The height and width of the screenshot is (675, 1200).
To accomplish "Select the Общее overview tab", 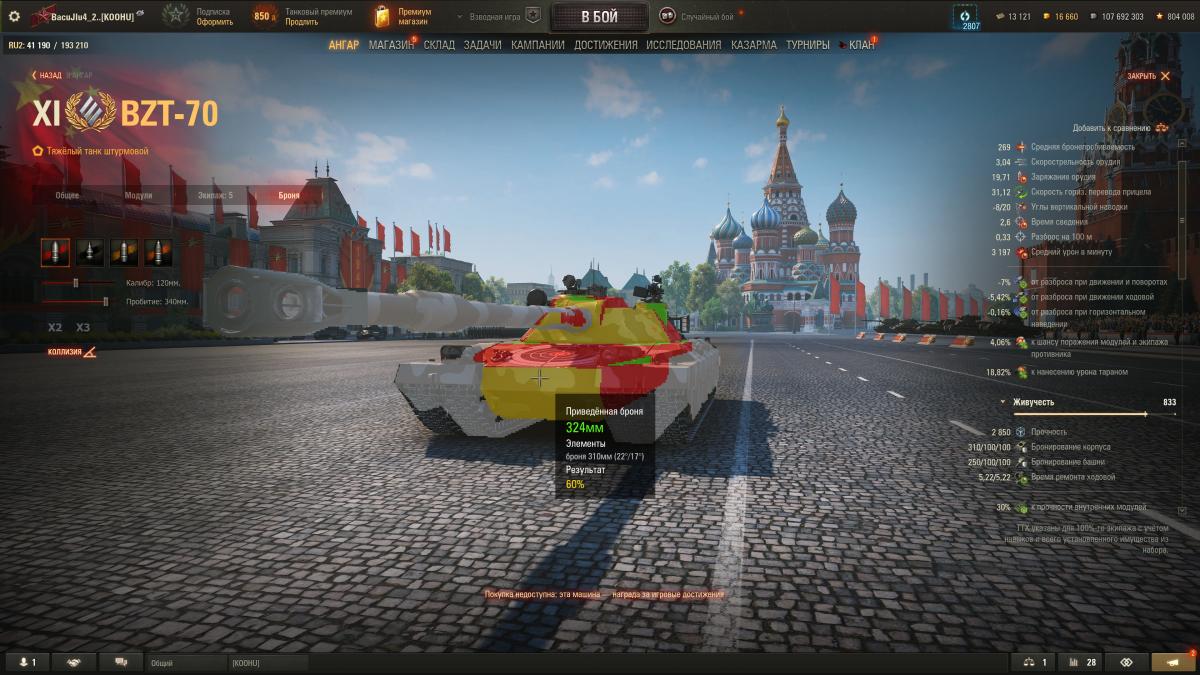I will [x=67, y=195].
